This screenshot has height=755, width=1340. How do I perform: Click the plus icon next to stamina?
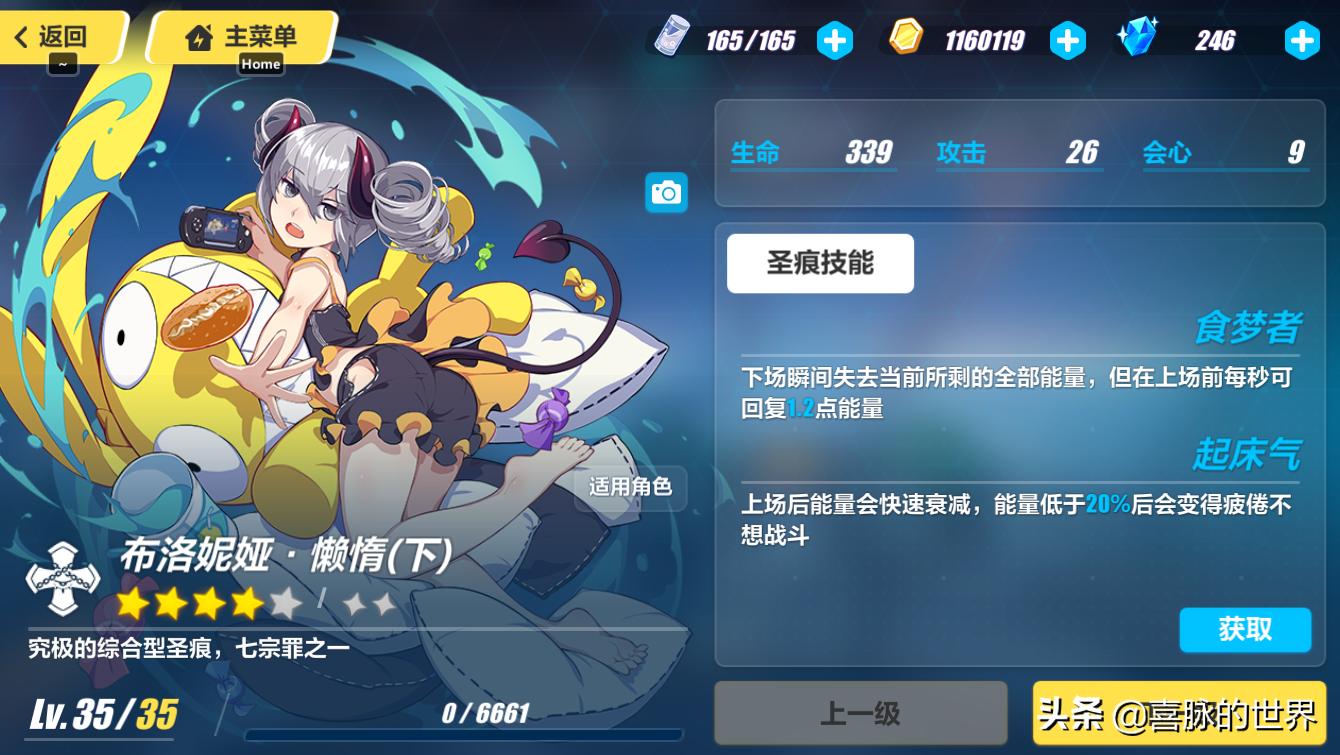[x=835, y=41]
